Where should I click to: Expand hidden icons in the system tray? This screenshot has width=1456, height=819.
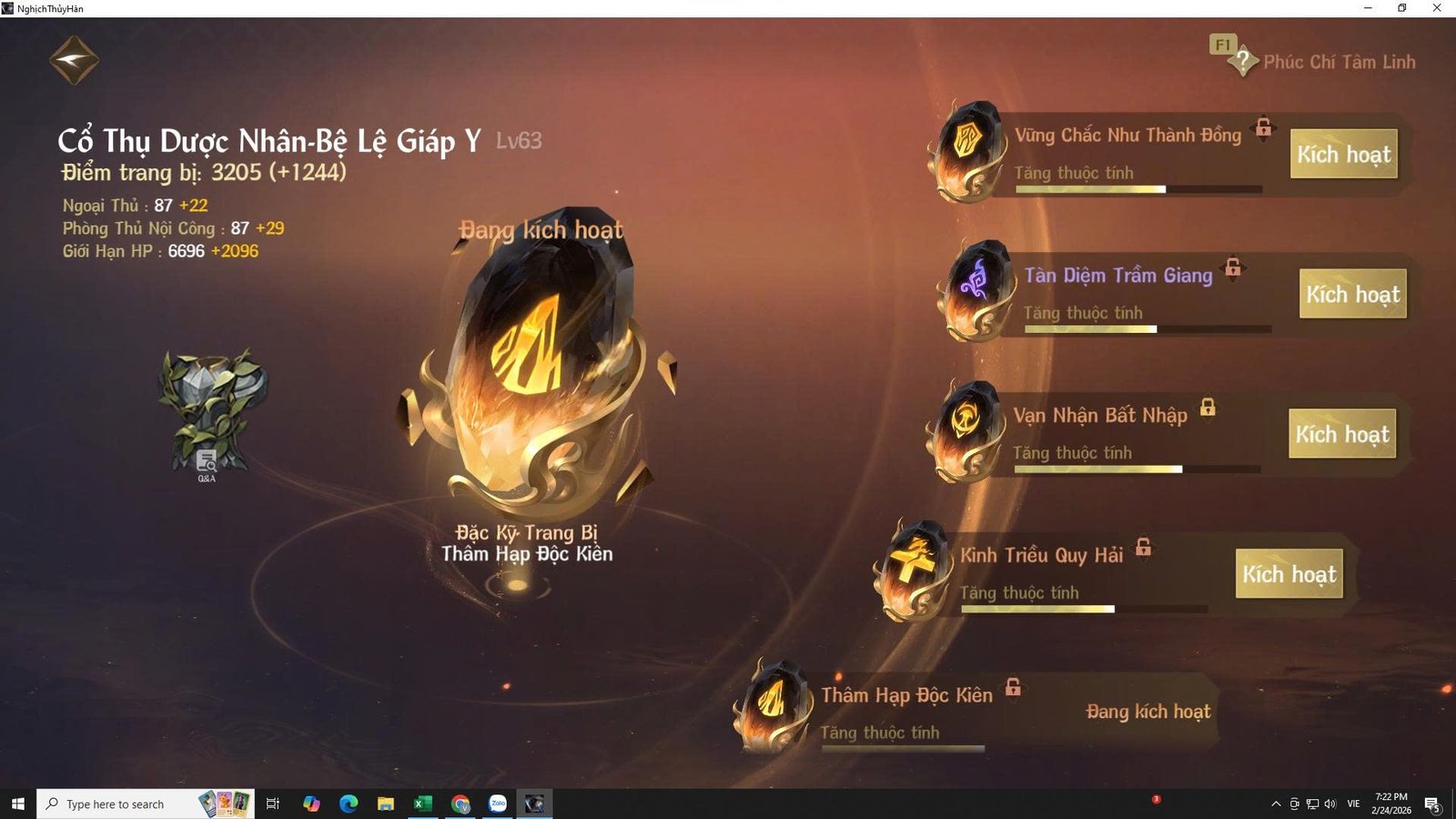(1276, 804)
